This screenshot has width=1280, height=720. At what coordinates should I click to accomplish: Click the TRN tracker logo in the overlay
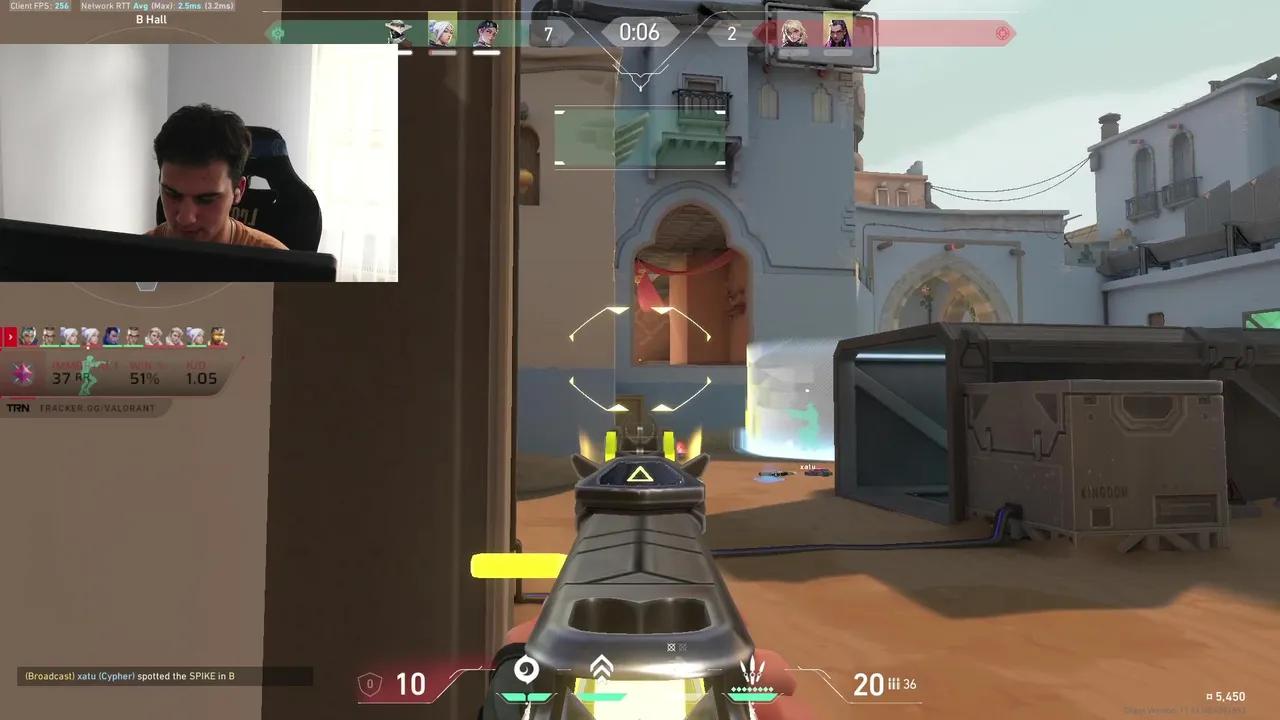(17, 407)
